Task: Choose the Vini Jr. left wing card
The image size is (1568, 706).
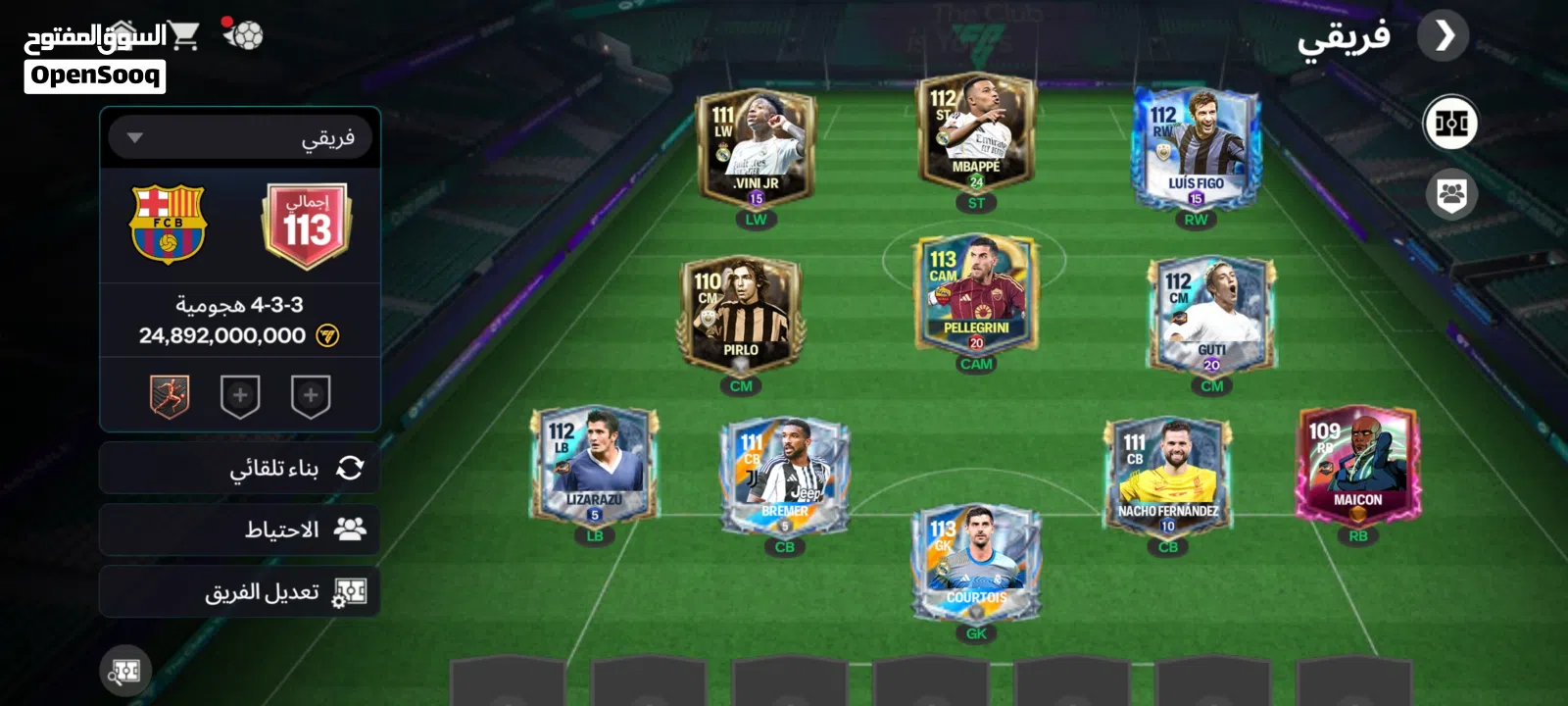Action: point(755,149)
